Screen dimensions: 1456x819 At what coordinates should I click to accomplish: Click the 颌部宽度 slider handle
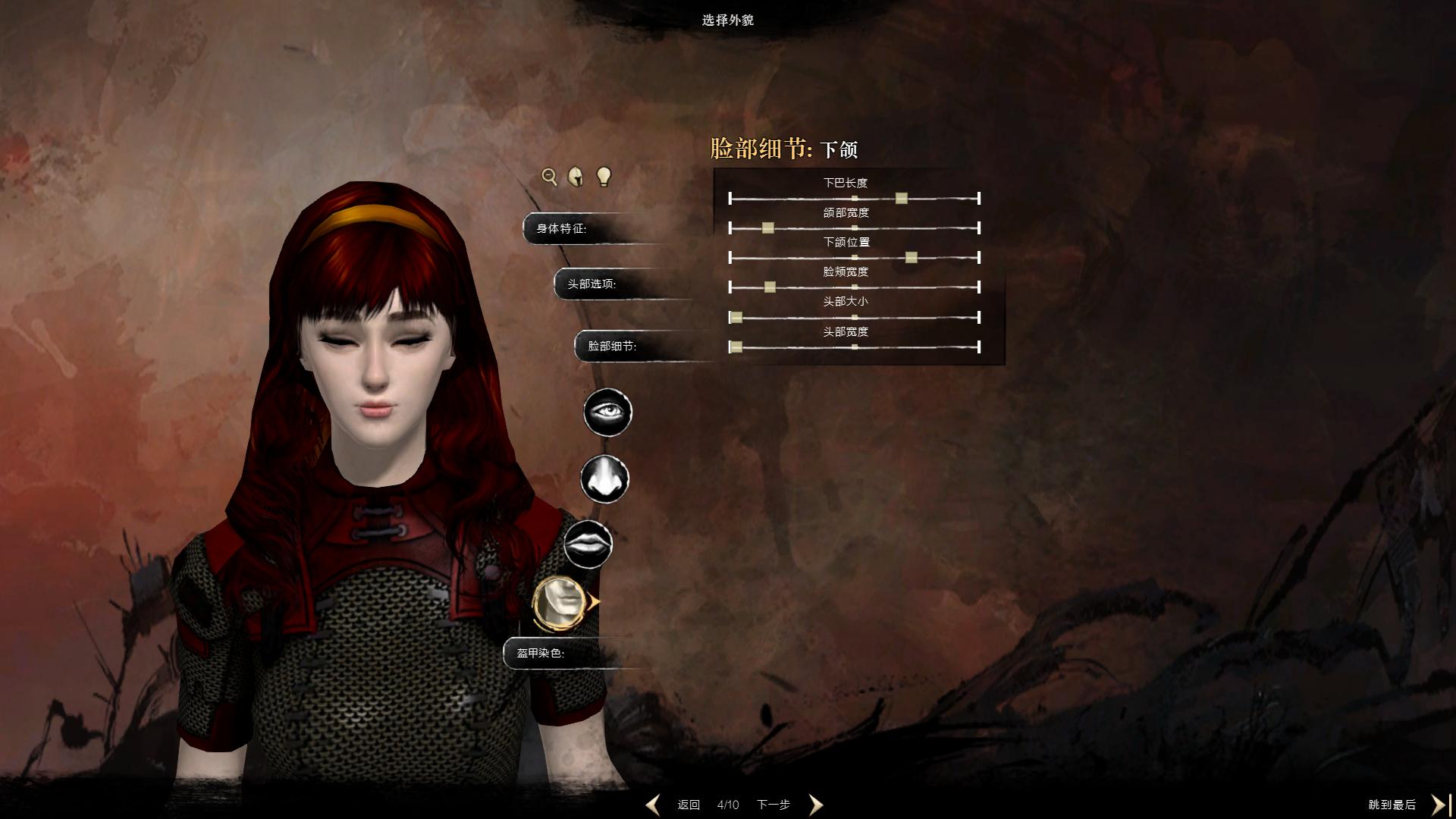pos(768,228)
